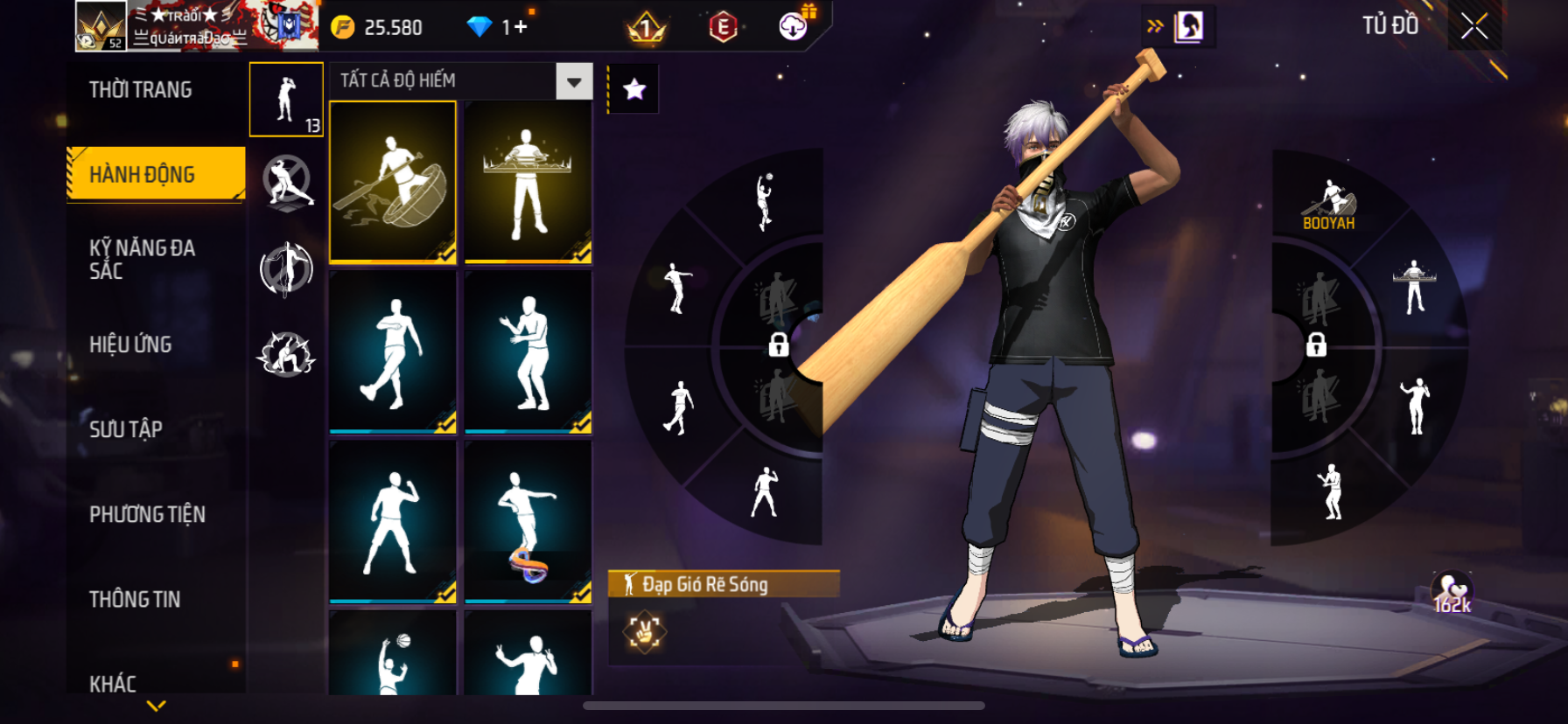Screen dimensions: 1568x724
Task: Switch to Kỹ Năng Đa Sắc tab
Action: coord(142,259)
